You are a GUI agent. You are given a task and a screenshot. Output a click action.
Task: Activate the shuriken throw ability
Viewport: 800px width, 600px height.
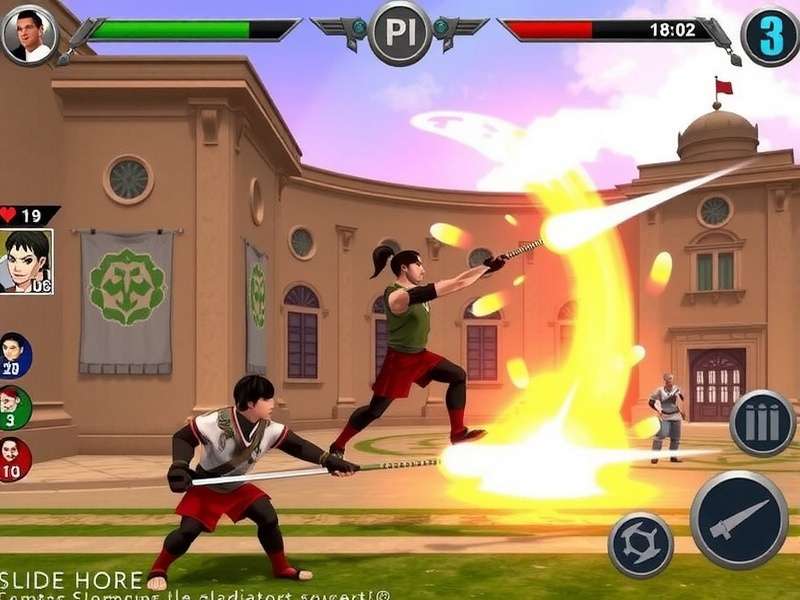click(x=640, y=544)
